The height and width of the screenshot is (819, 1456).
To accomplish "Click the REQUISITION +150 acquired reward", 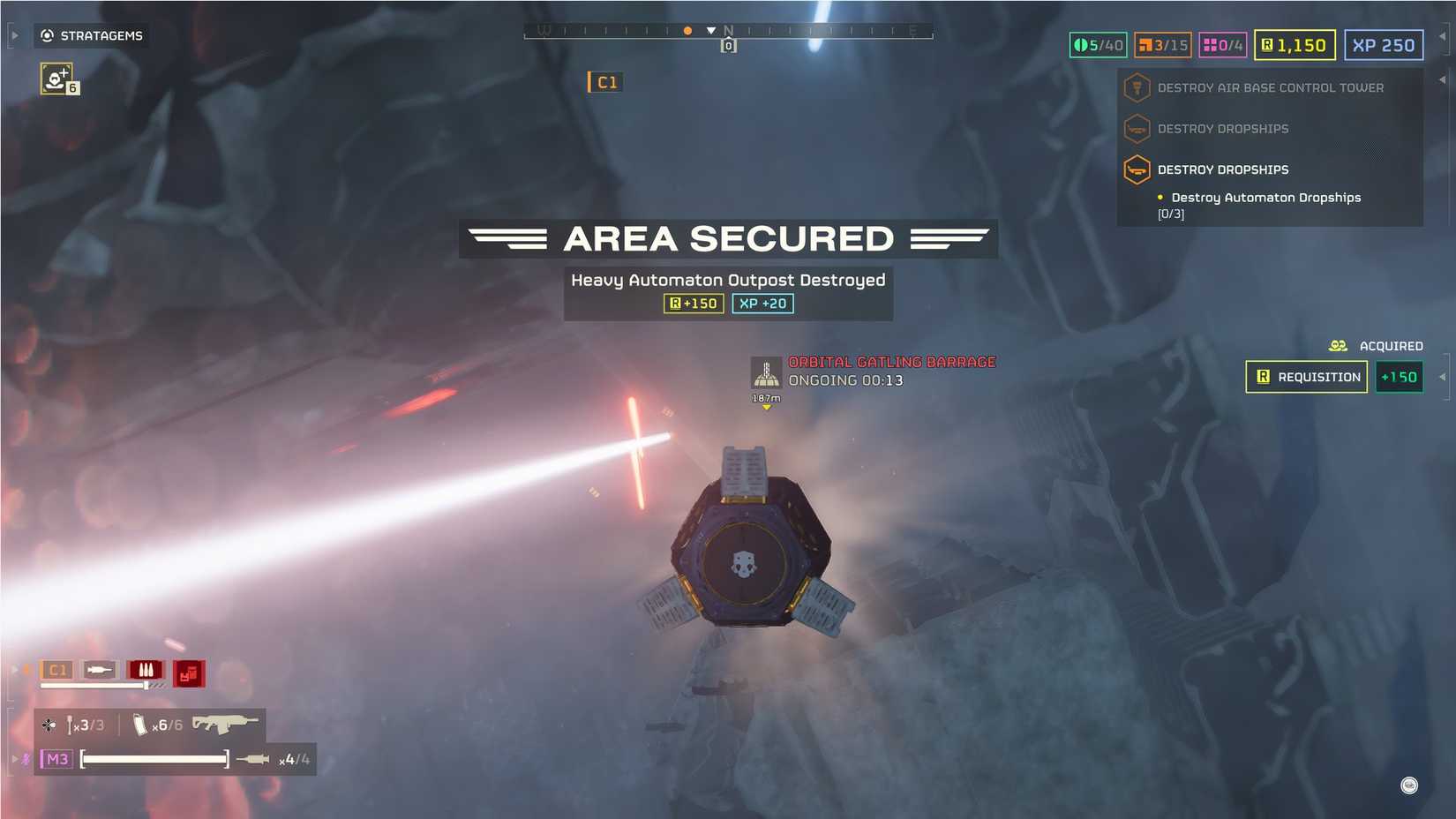I will (x=1306, y=377).
